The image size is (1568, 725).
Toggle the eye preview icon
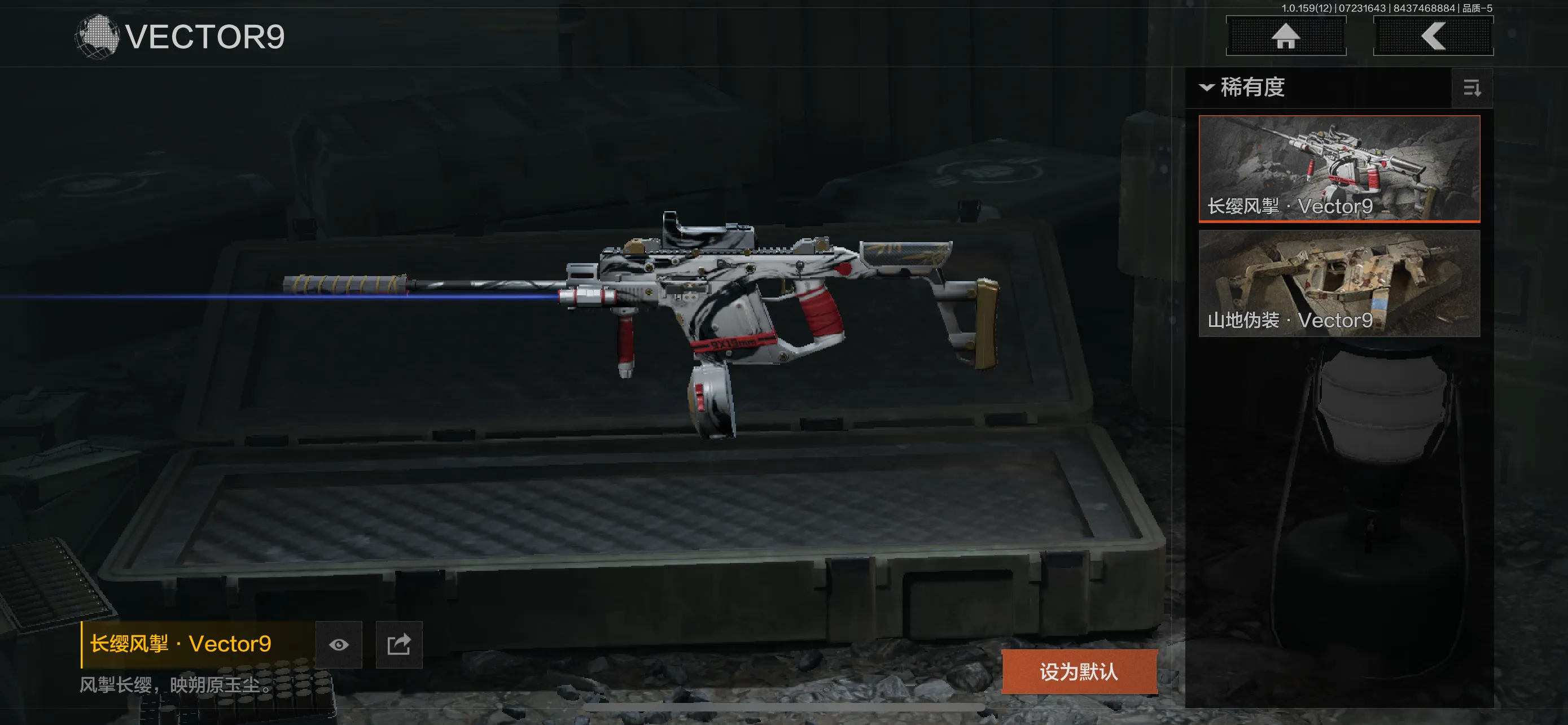tap(339, 645)
